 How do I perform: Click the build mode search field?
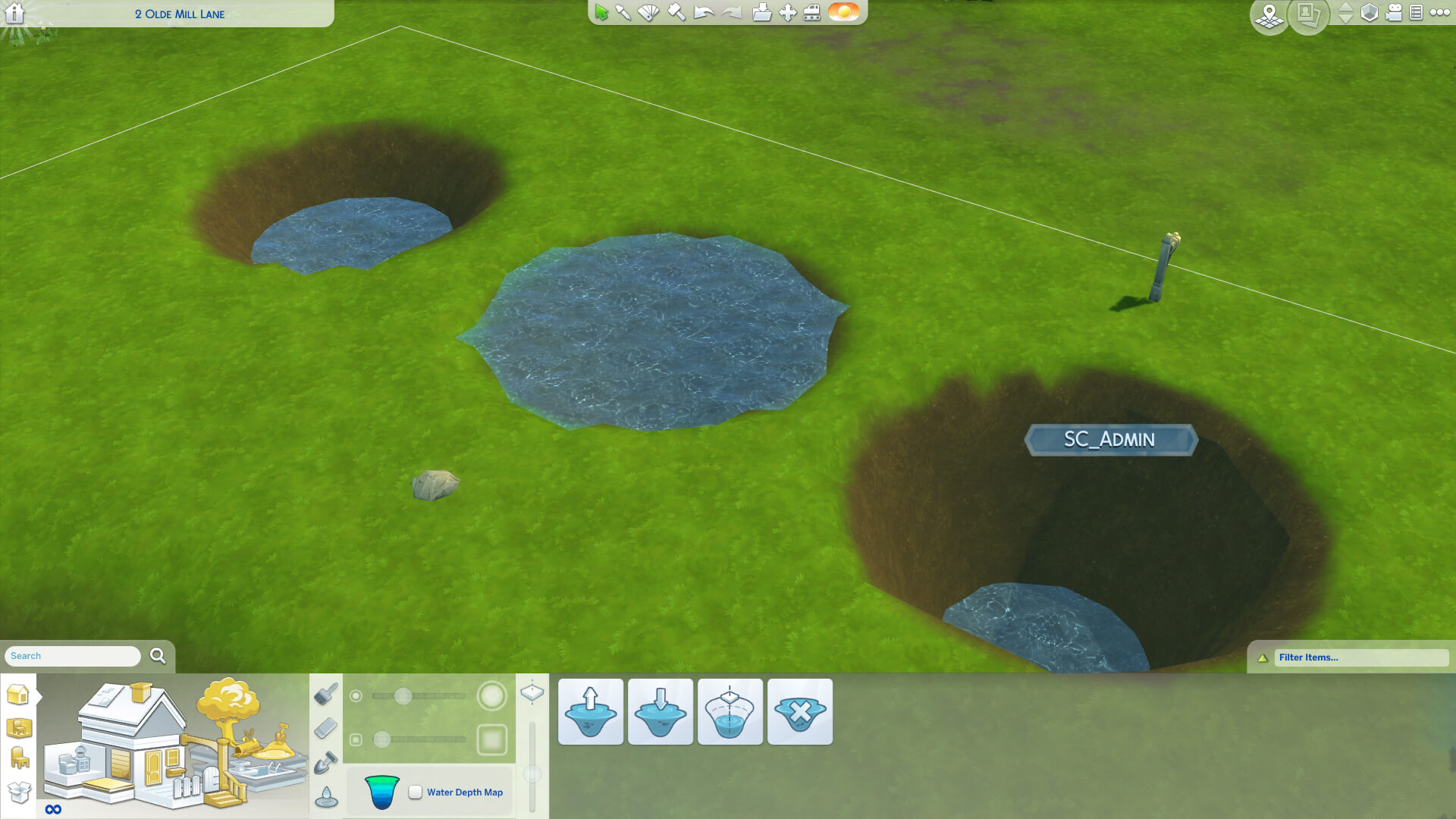(73, 656)
